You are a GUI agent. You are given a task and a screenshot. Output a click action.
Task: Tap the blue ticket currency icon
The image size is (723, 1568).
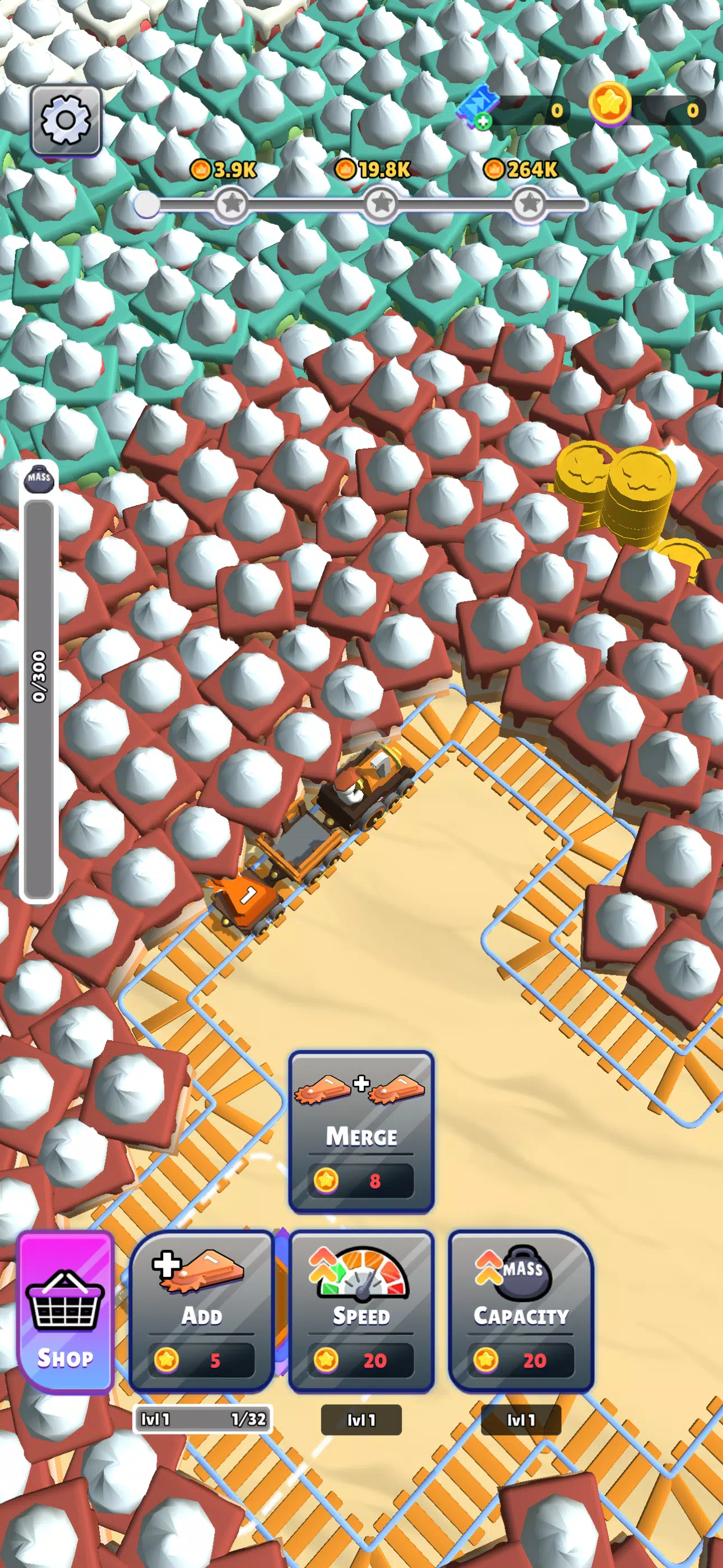point(481,105)
